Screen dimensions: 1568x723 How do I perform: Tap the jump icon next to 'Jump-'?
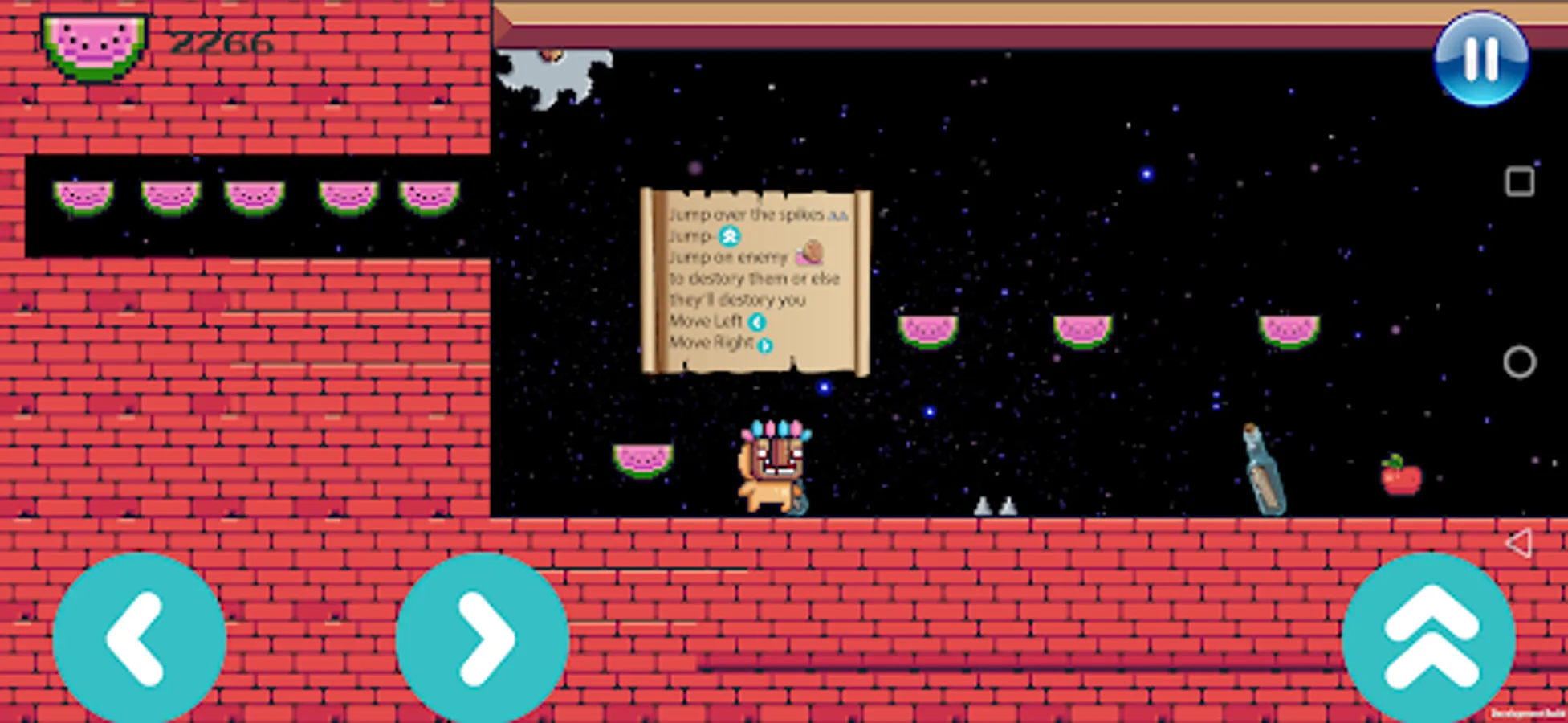pos(727,238)
